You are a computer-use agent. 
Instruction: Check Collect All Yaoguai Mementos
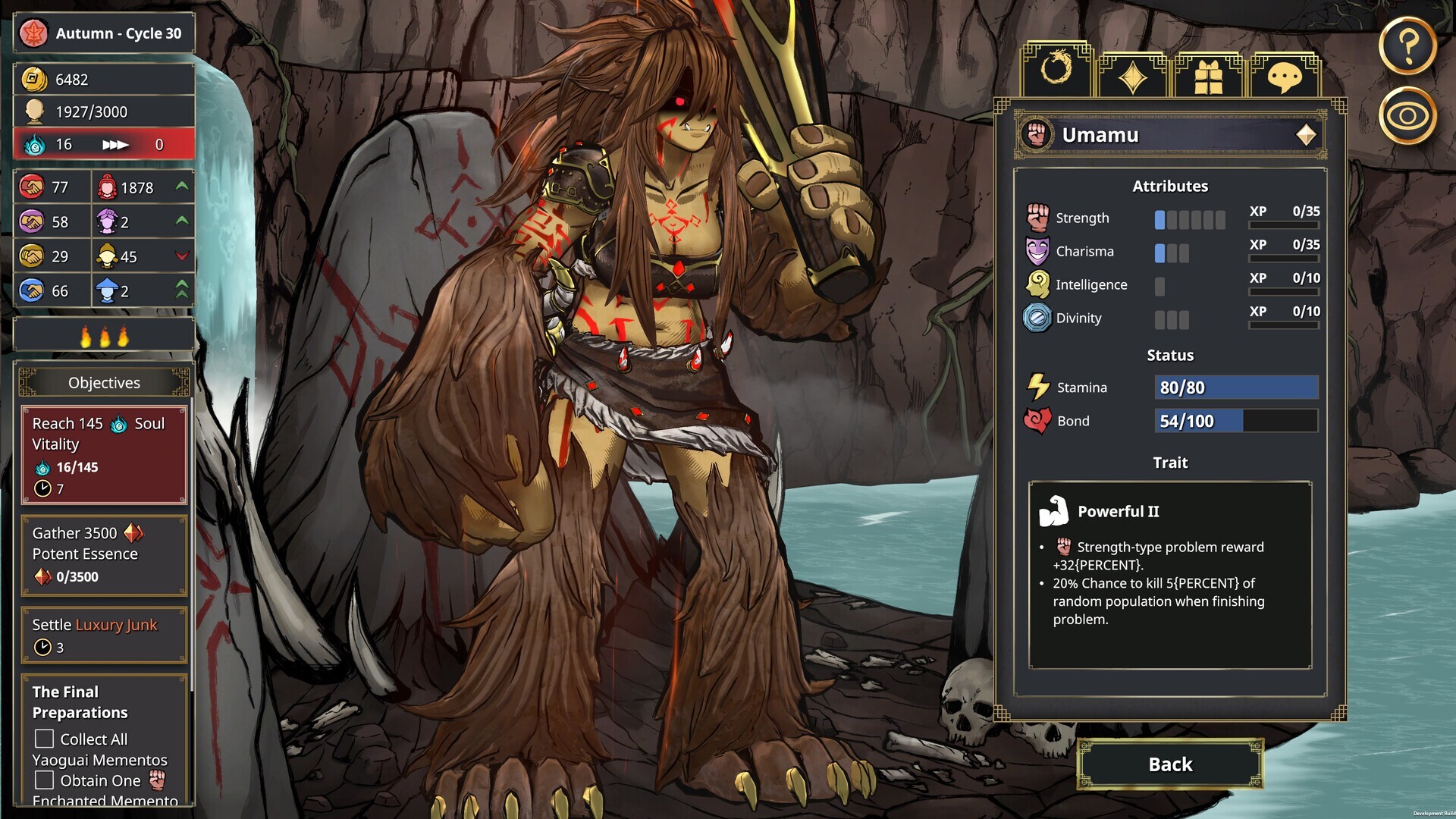pos(43,738)
